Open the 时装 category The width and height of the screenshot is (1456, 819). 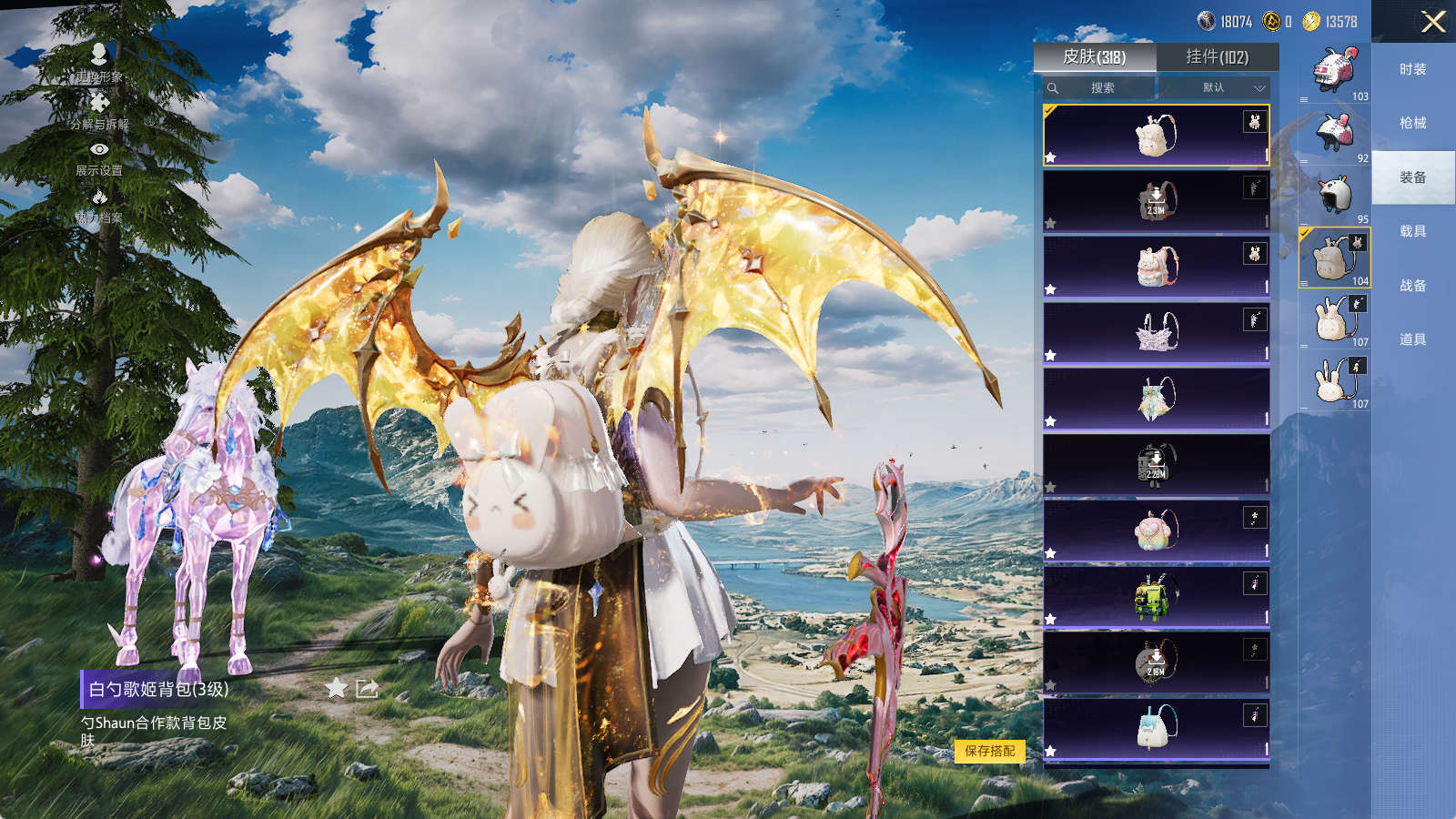tap(1412, 69)
